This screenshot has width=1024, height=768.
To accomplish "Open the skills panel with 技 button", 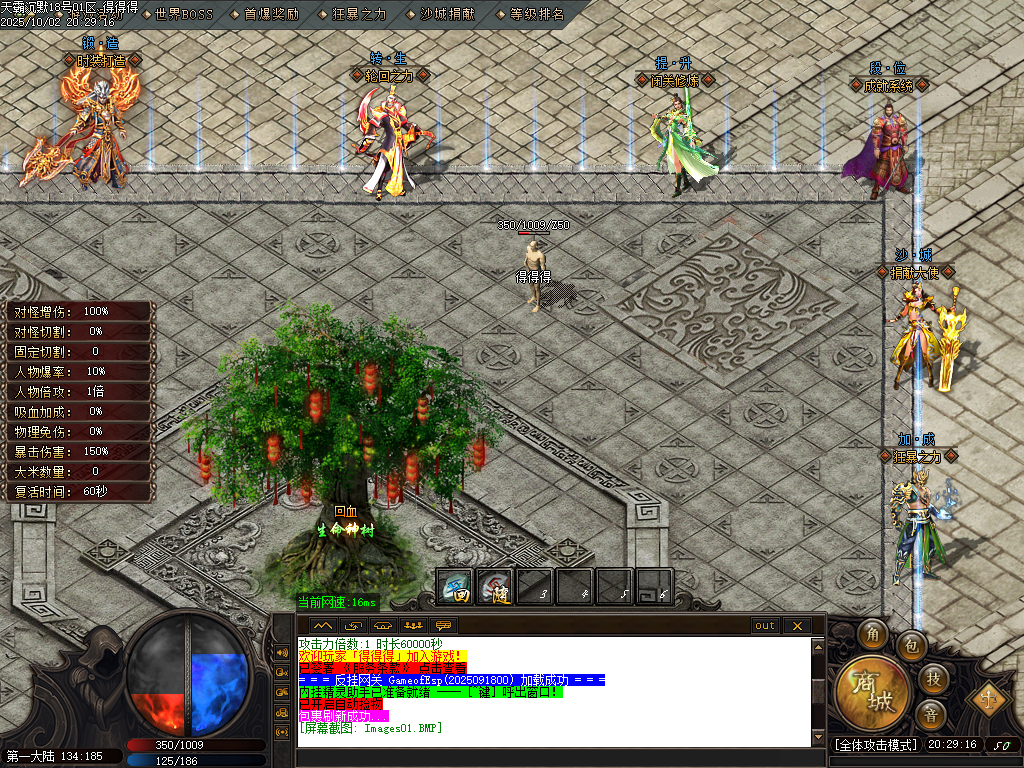I will pos(932,679).
